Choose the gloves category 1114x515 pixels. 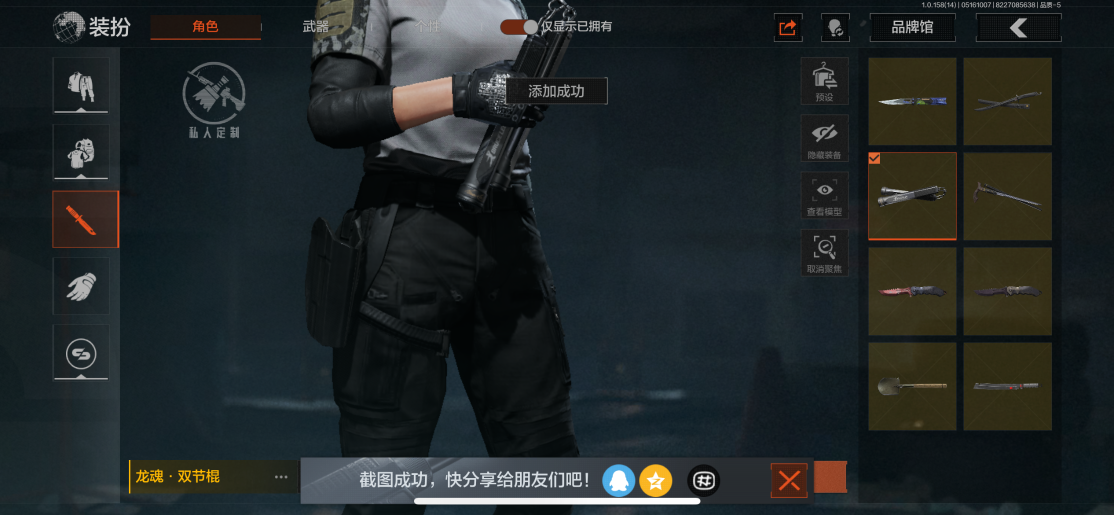tap(80, 286)
